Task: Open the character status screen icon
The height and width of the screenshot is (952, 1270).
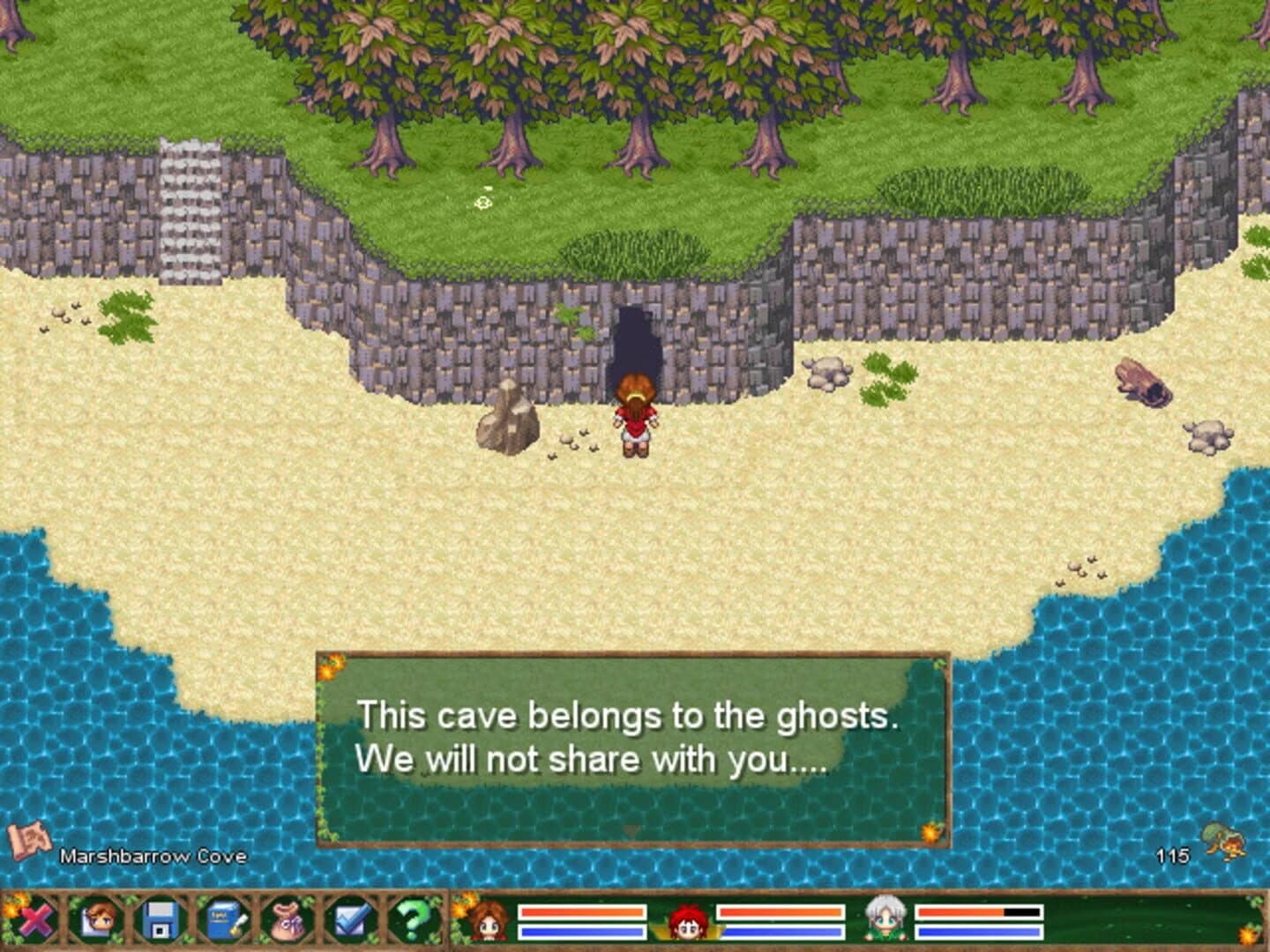Action: pos(99,919)
